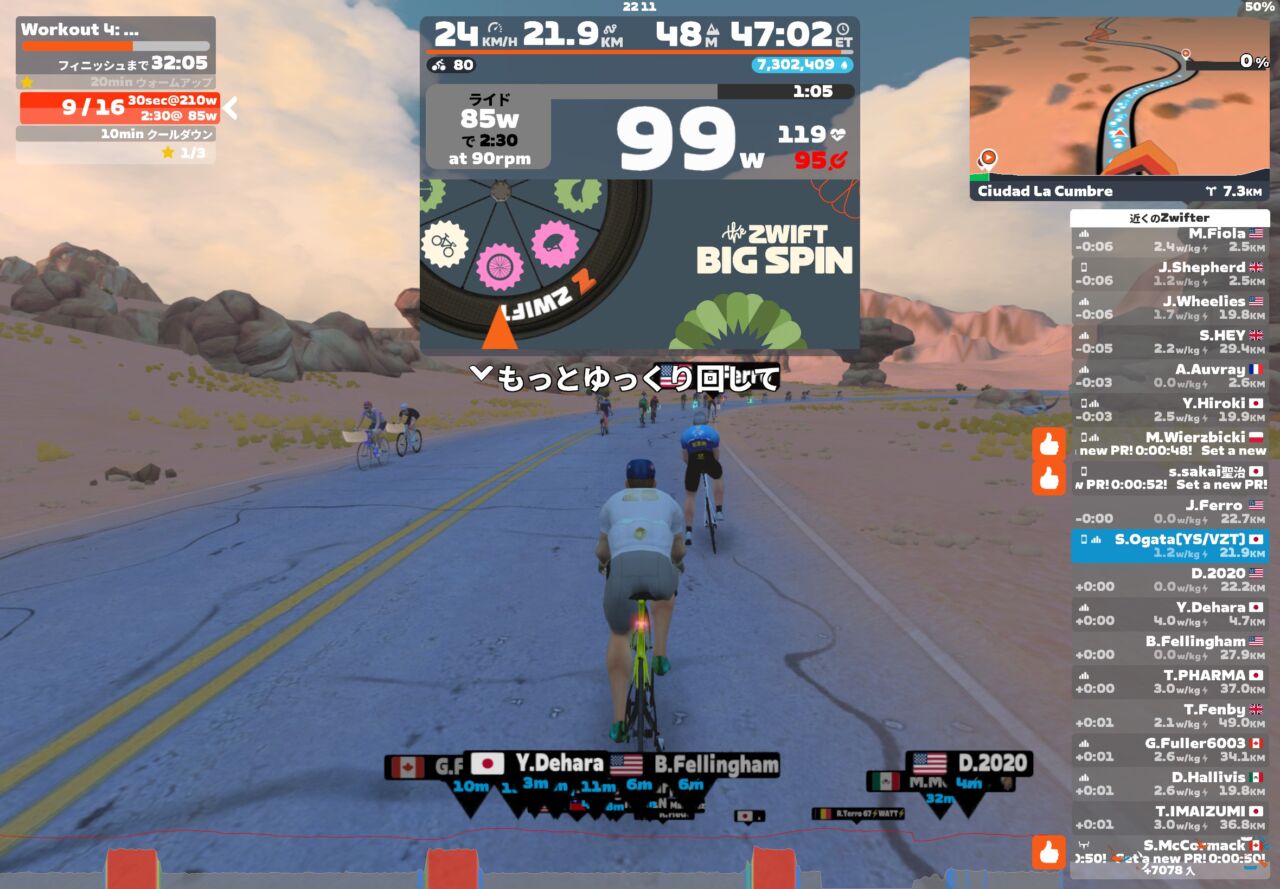Screen dimensions: 1280x889
Task: Send Ride On to S.McCormack via thumbs-up
Action: [x=1048, y=853]
